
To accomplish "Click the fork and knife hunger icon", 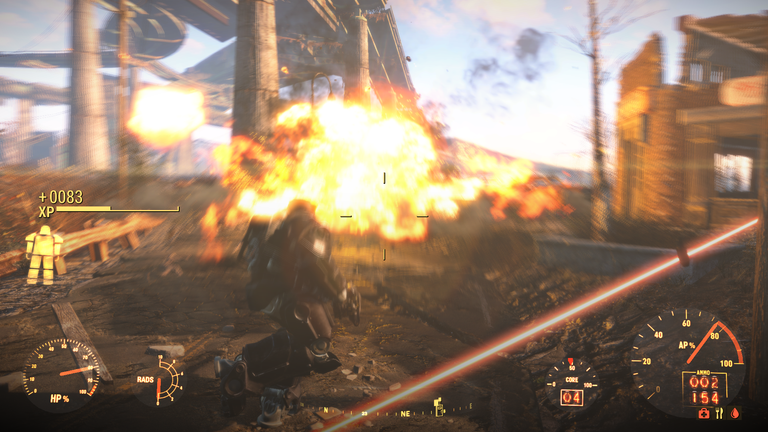I will (720, 412).
